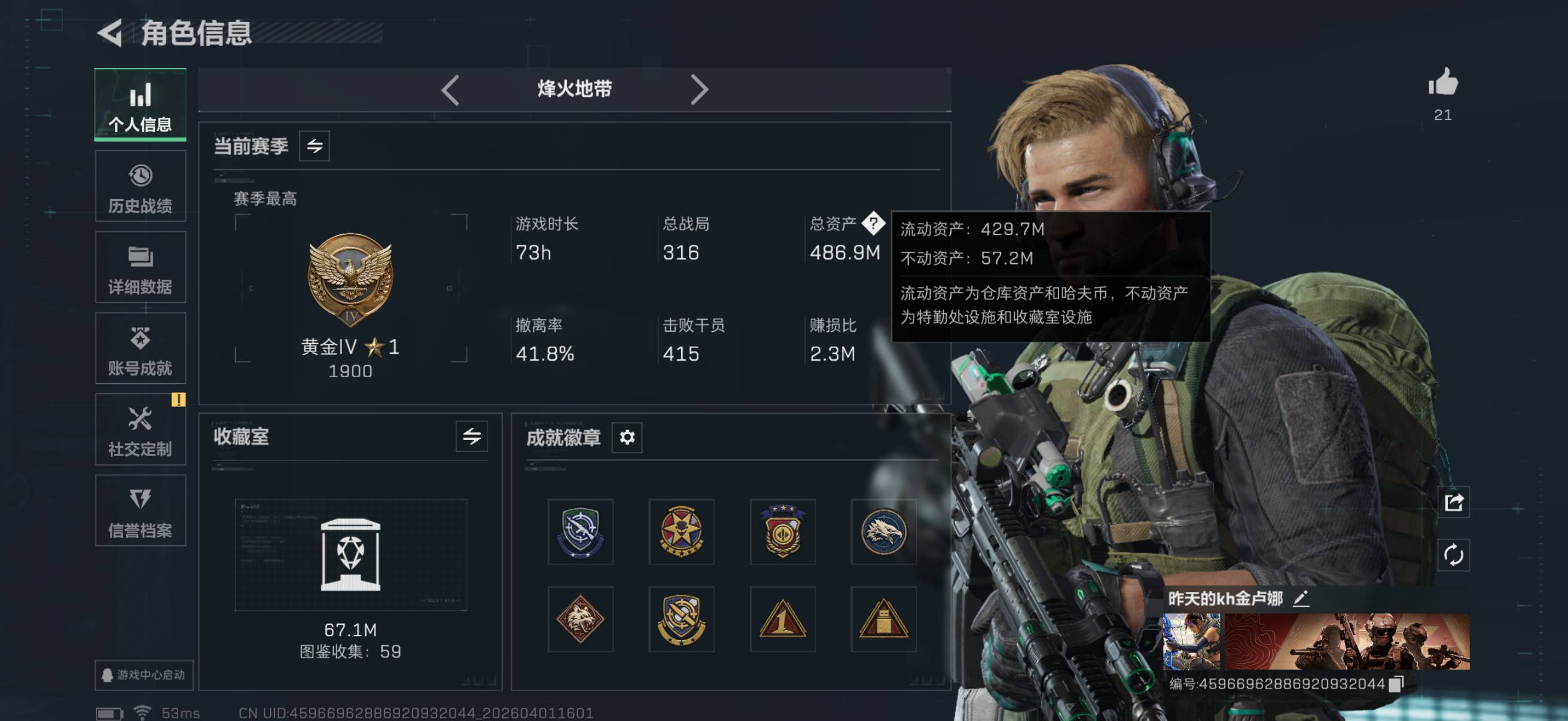Give a thumbs-up like to this profile
The image size is (1568, 721).
1442,83
